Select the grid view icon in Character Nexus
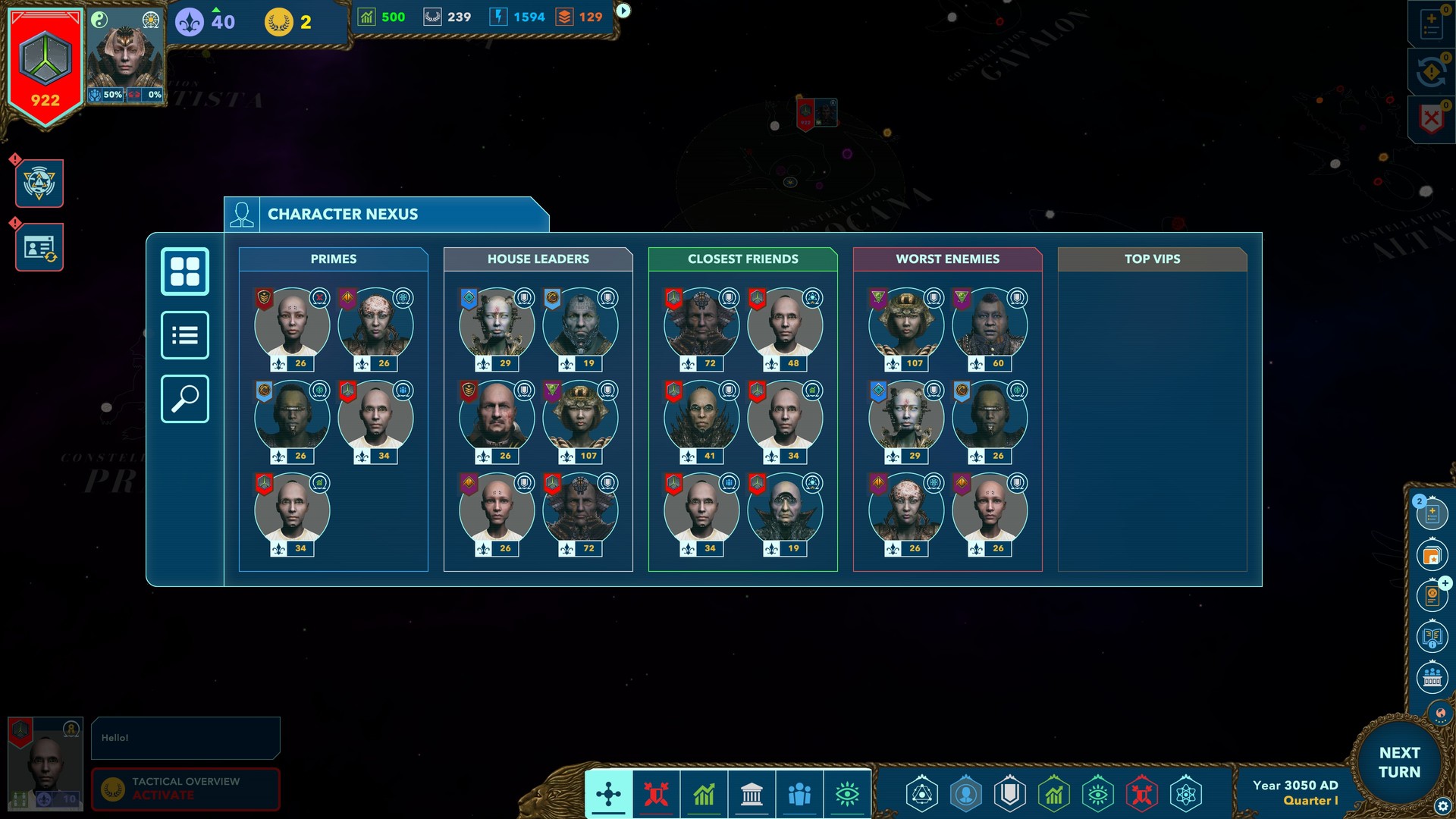The width and height of the screenshot is (1456, 819). tap(184, 271)
